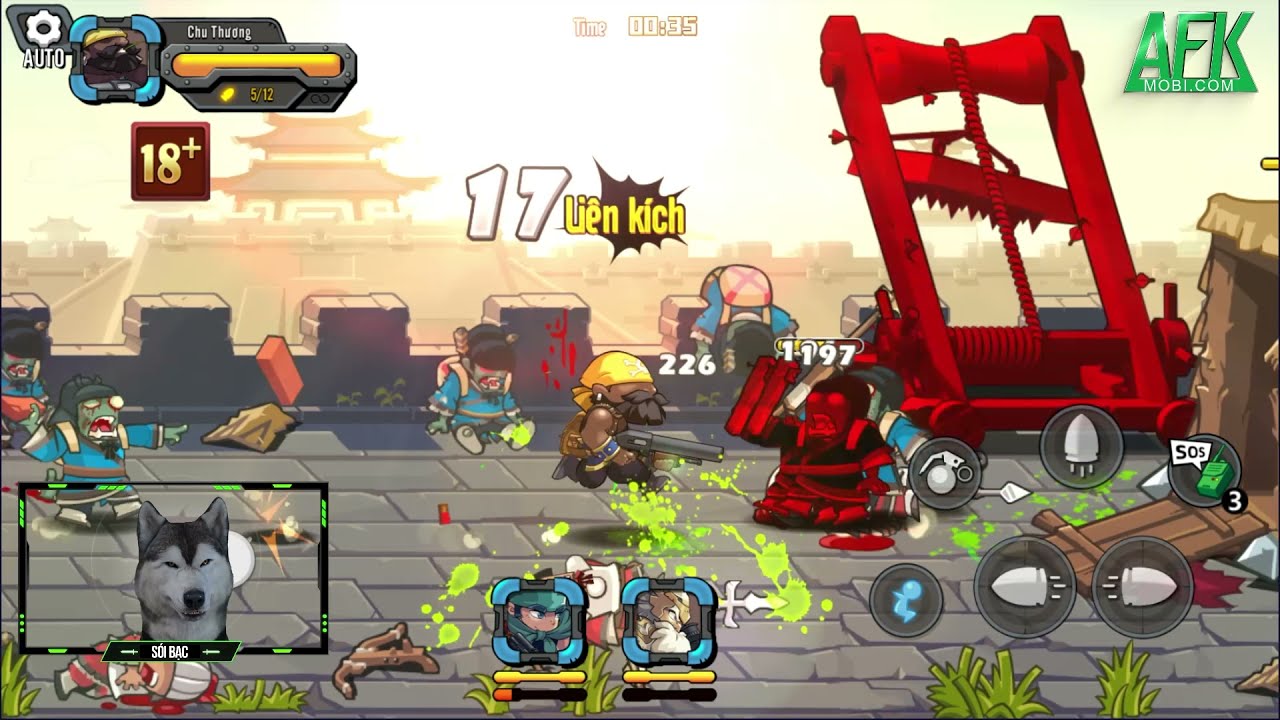Image resolution: width=1280 pixels, height=720 pixels.
Task: Fire left with the left-pointing bullet button
Action: coord(1024,587)
